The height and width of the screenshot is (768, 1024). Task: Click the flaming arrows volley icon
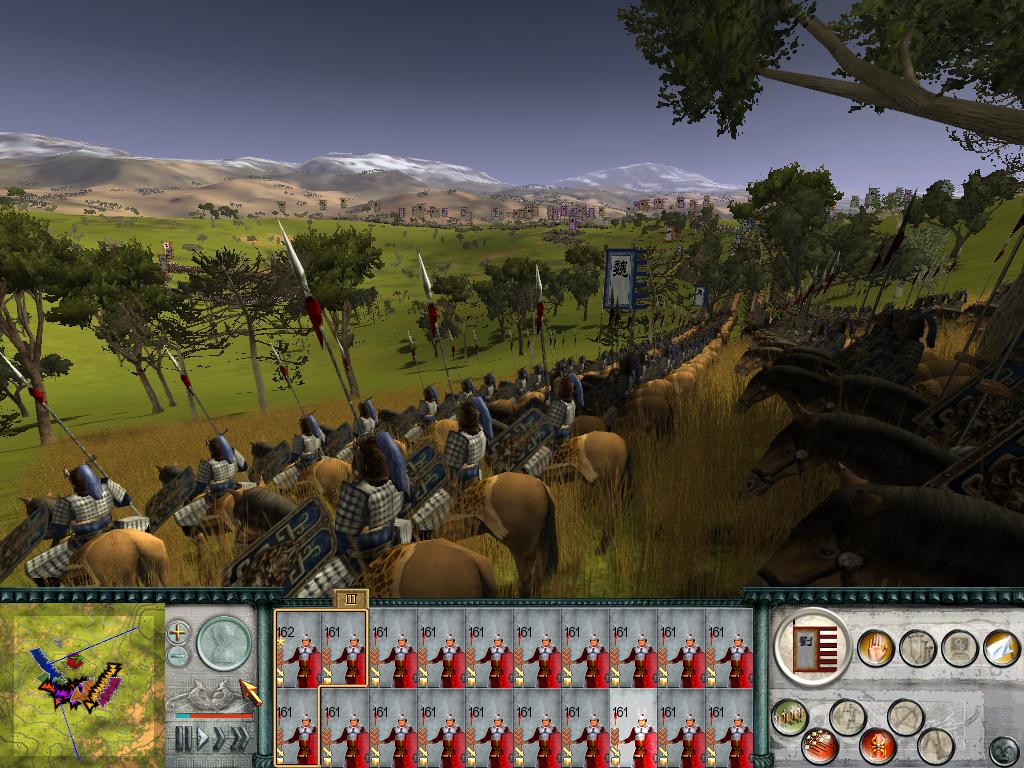pyautogui.click(x=820, y=746)
